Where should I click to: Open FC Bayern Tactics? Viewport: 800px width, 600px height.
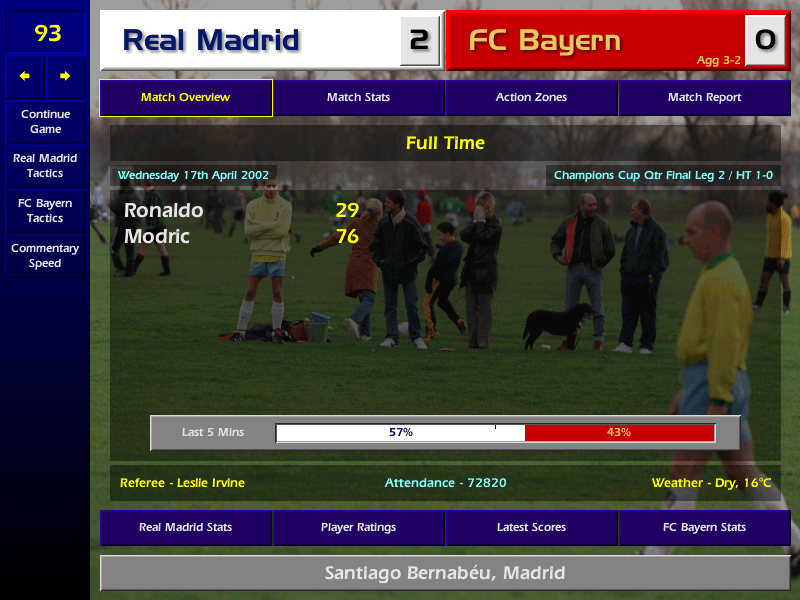(45, 211)
